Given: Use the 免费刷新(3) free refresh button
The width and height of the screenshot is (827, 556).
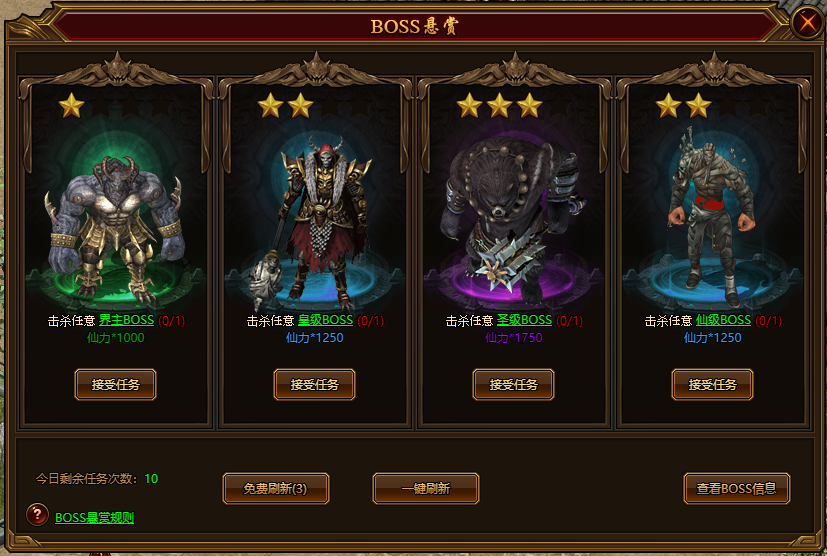Looking at the screenshot, I should [x=275, y=489].
